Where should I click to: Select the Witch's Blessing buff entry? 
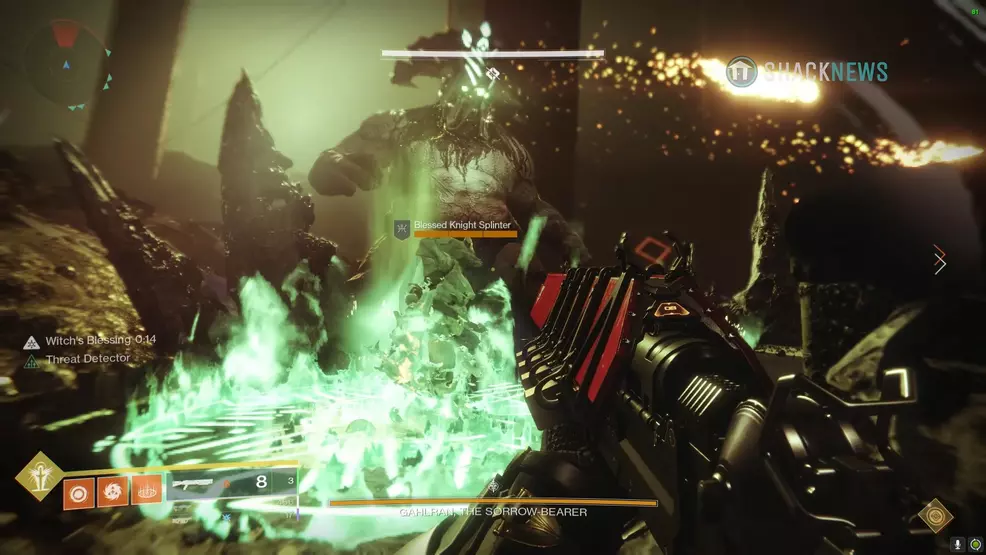click(x=90, y=341)
